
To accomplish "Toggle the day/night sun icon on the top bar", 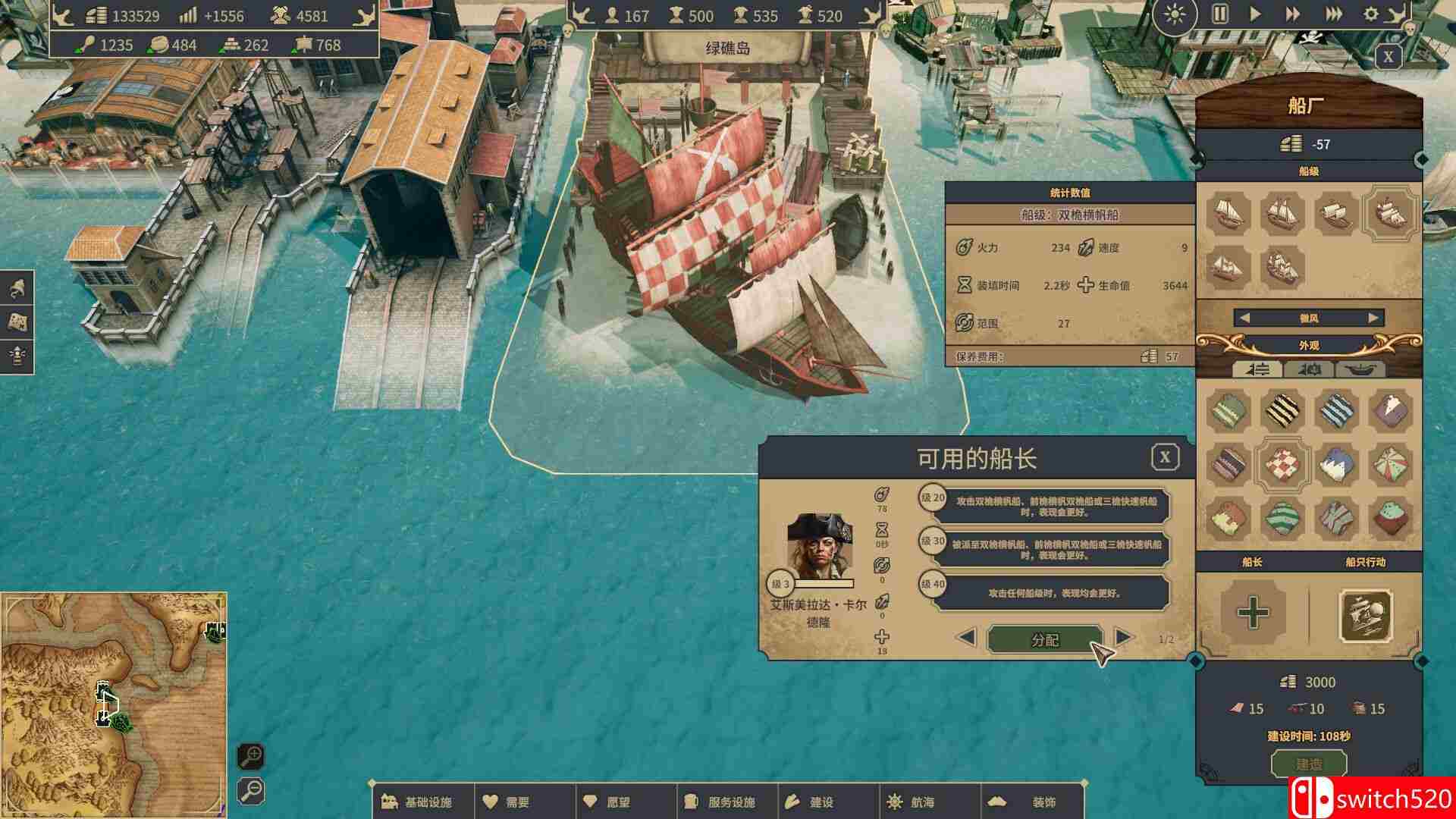I will (1175, 14).
